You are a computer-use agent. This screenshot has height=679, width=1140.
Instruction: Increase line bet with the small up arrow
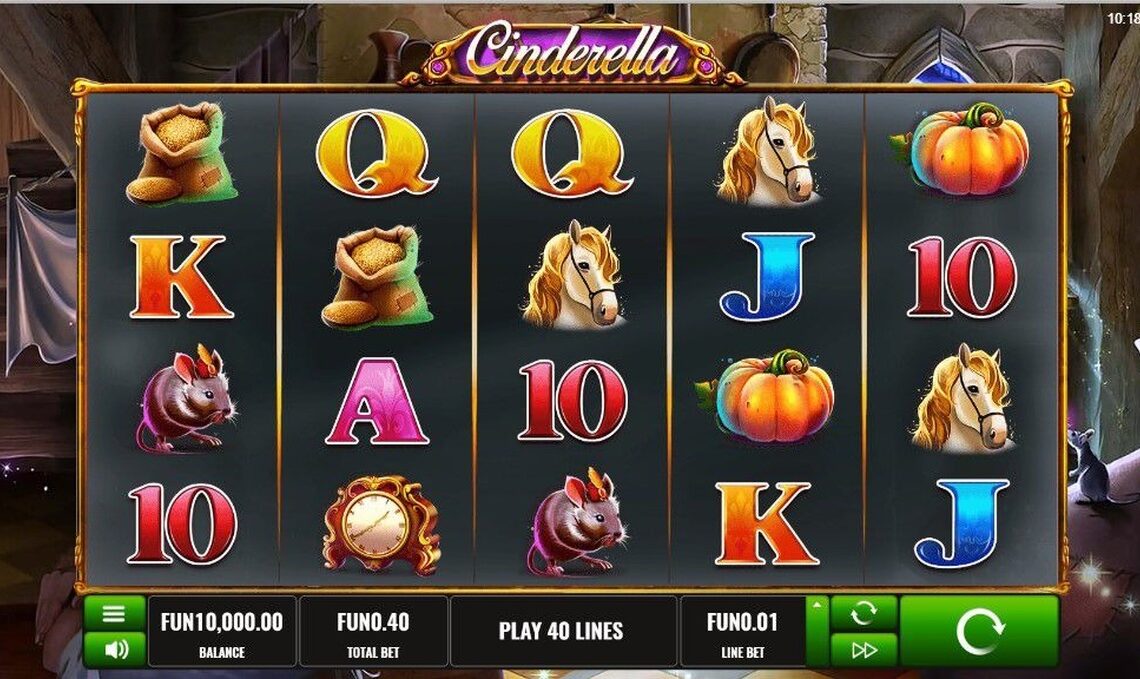pyautogui.click(x=818, y=606)
